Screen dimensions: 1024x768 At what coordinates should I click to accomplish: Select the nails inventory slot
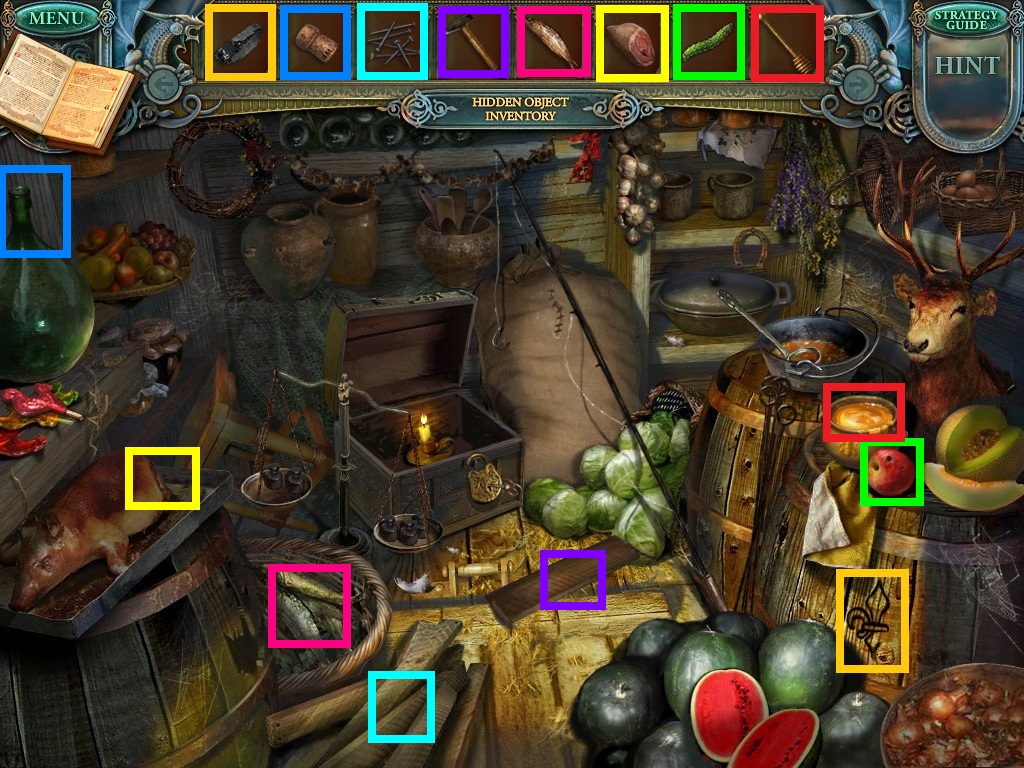pyautogui.click(x=394, y=42)
